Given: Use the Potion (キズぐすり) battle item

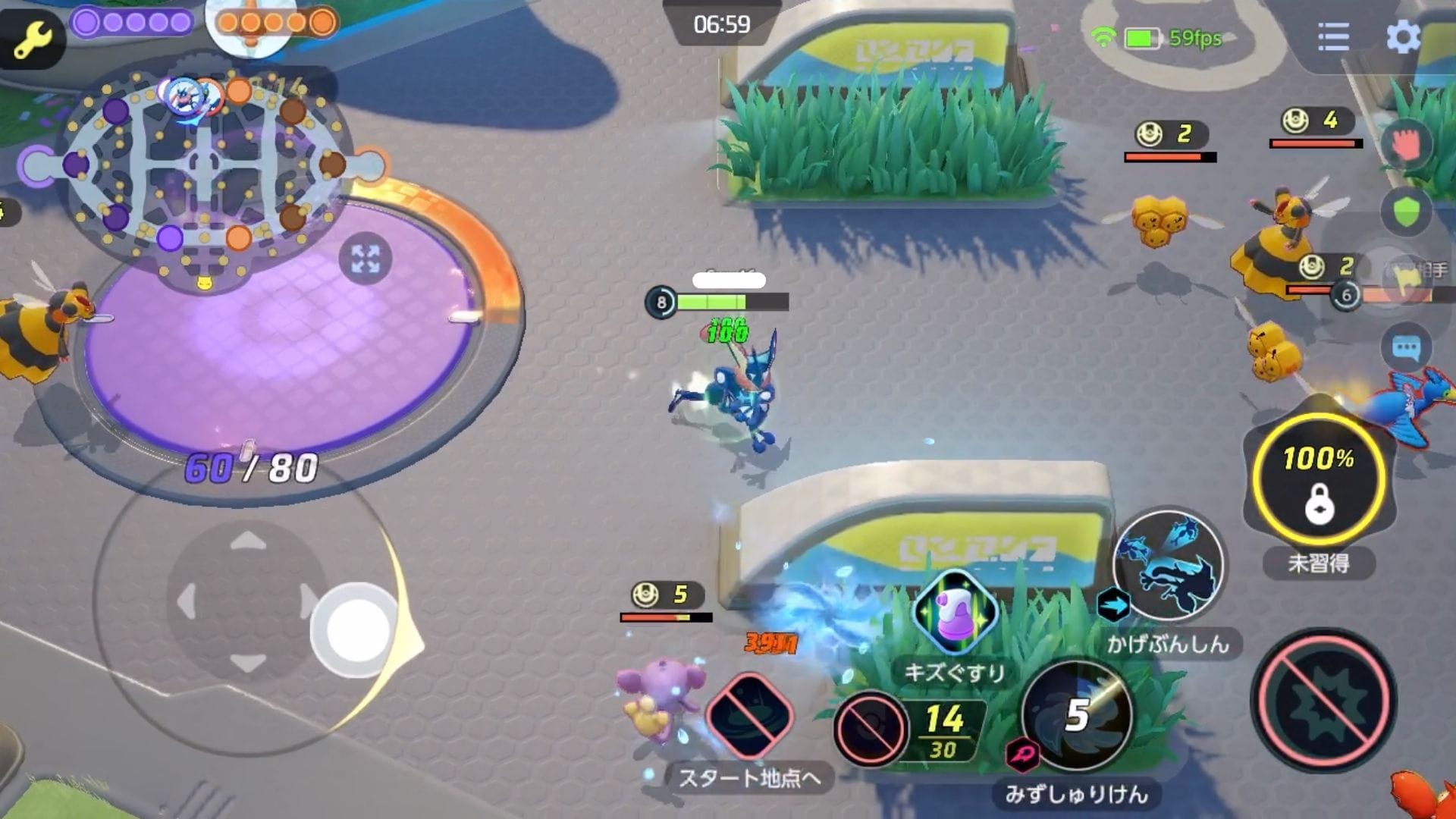Looking at the screenshot, I should tap(955, 613).
